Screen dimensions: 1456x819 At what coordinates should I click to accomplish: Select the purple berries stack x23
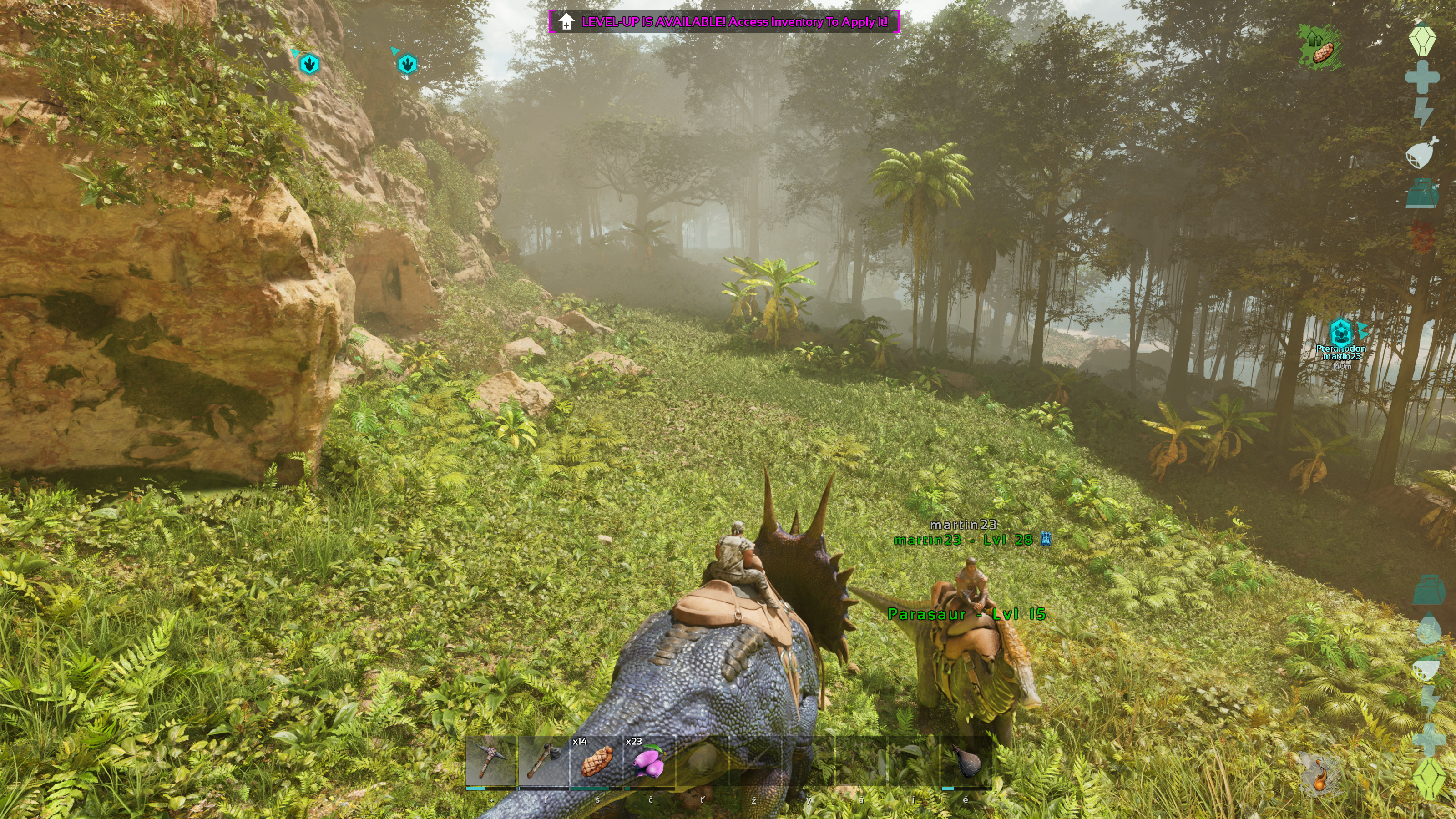click(649, 761)
